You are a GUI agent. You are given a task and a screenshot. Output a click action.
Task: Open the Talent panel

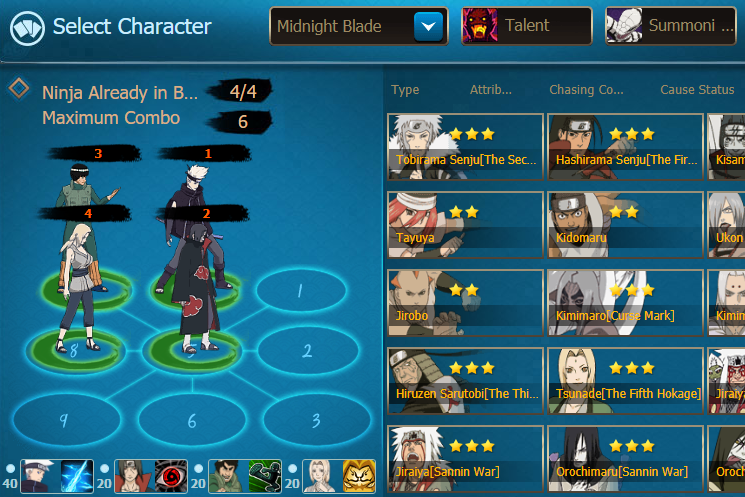coord(527,26)
